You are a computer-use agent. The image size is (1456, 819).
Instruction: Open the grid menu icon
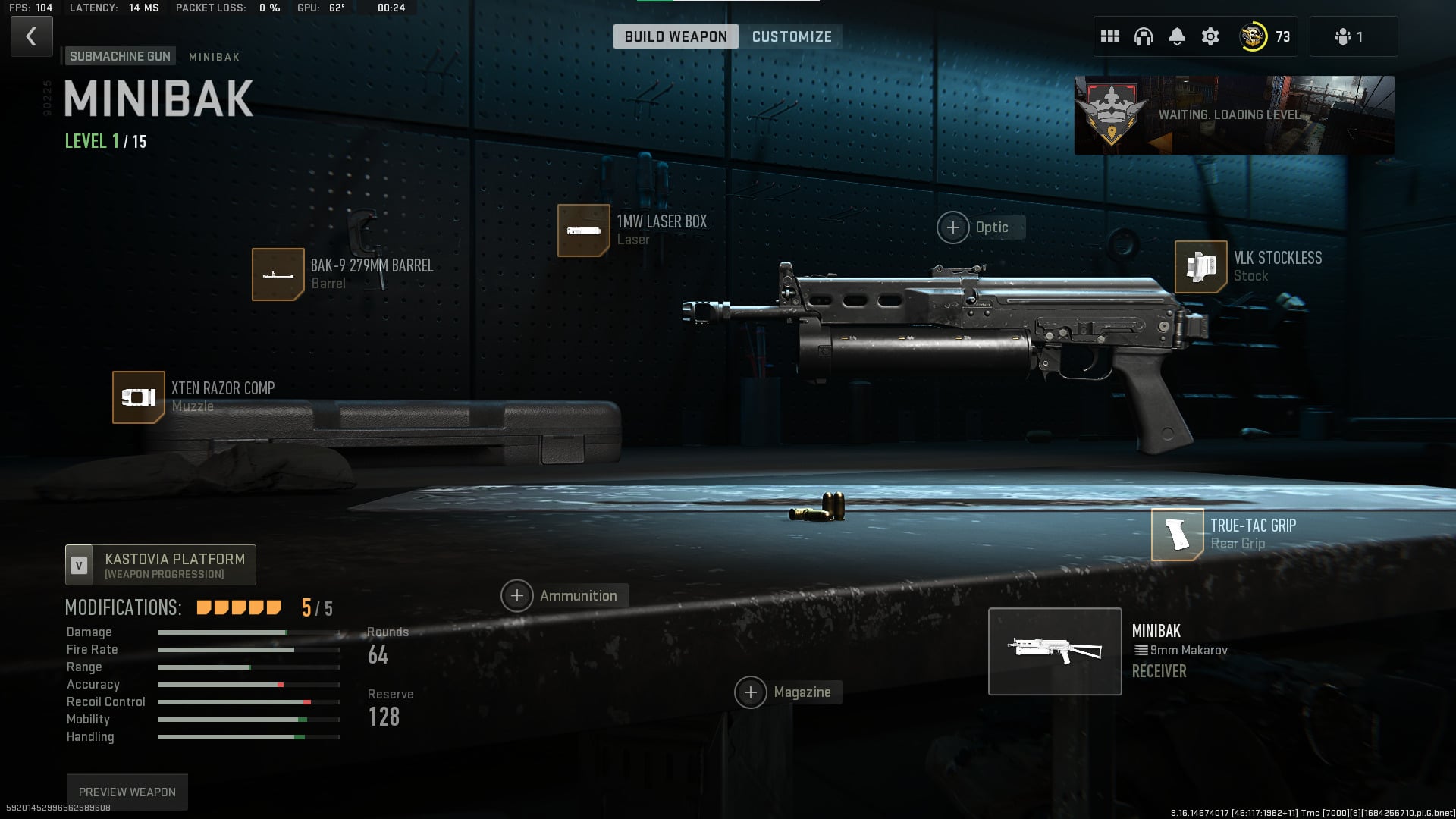pyautogui.click(x=1110, y=36)
